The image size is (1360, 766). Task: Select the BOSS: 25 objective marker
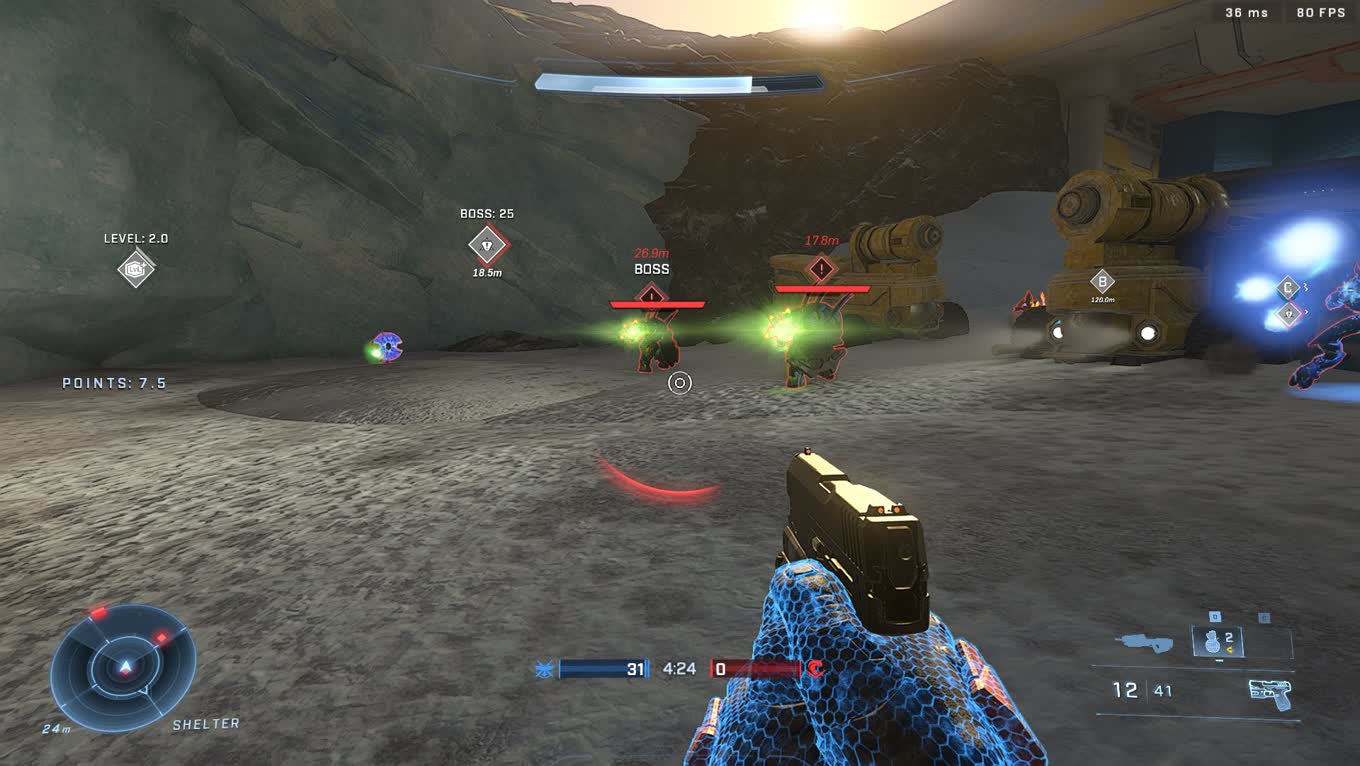487,244
